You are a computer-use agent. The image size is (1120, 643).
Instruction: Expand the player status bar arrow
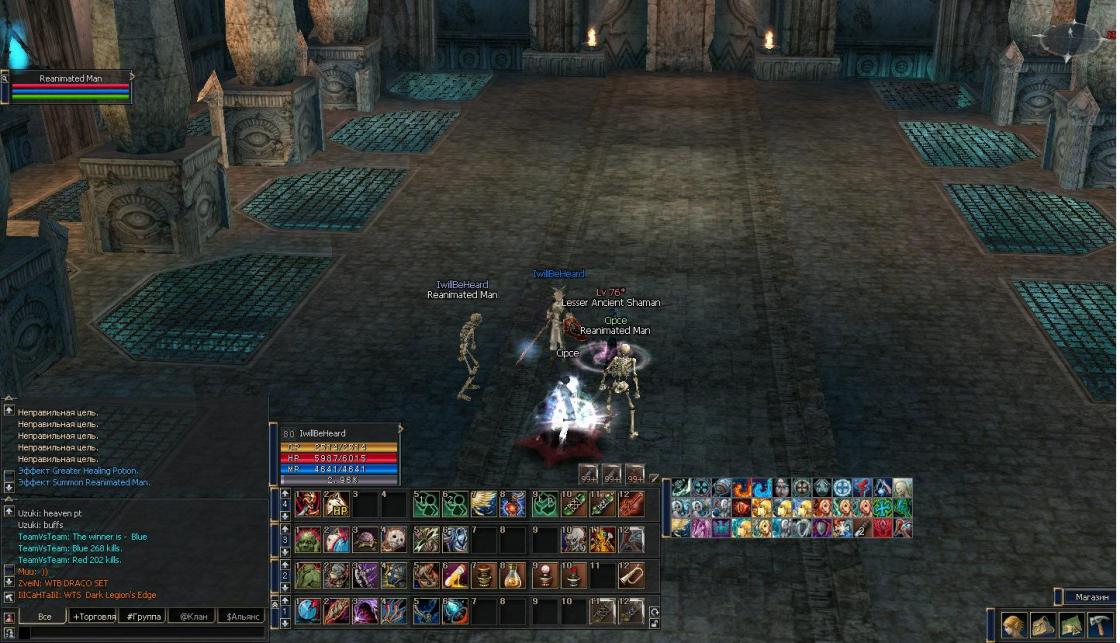pyautogui.click(x=401, y=428)
